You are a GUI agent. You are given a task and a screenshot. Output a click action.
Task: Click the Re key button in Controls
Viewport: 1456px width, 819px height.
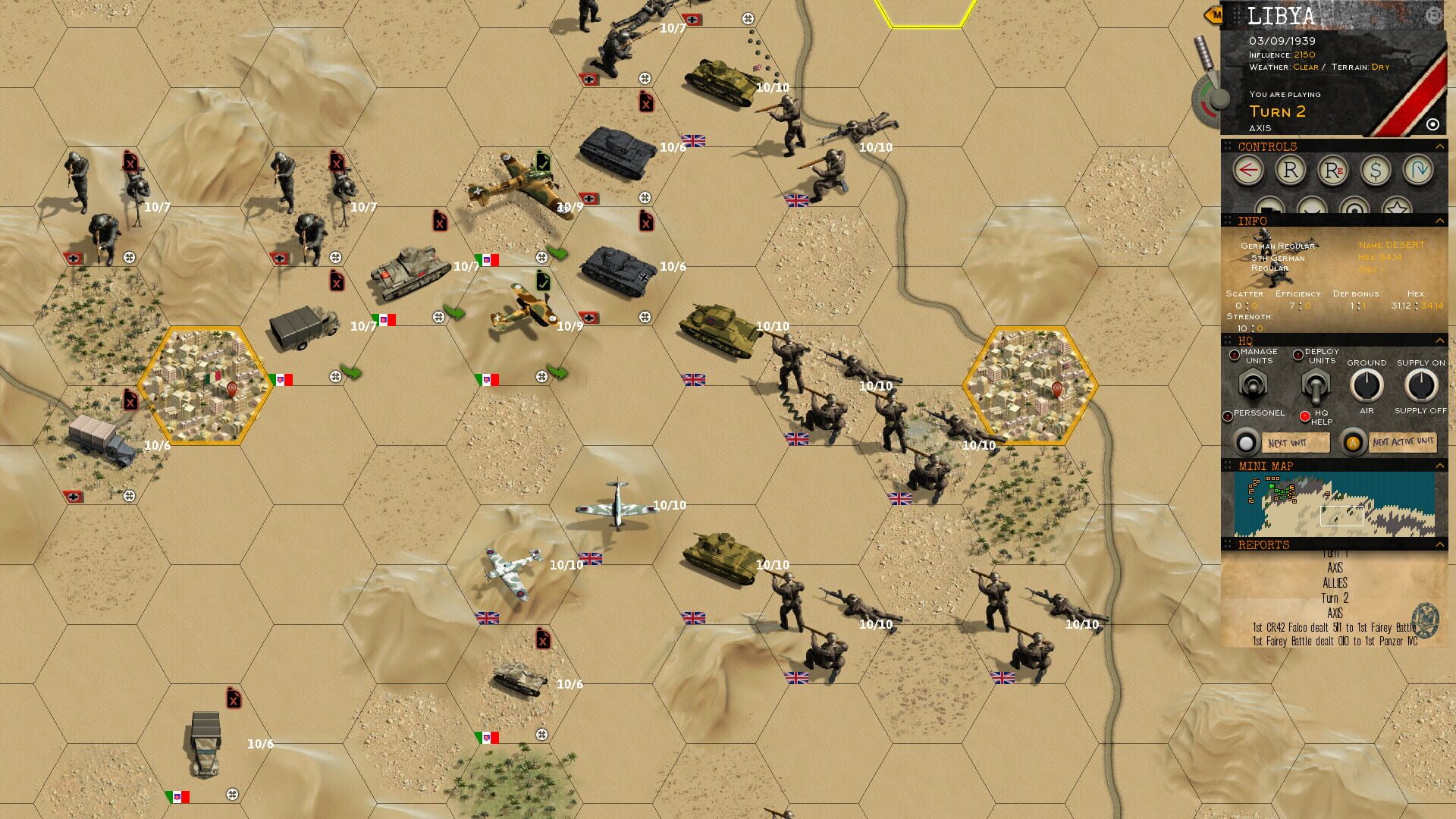click(x=1332, y=170)
